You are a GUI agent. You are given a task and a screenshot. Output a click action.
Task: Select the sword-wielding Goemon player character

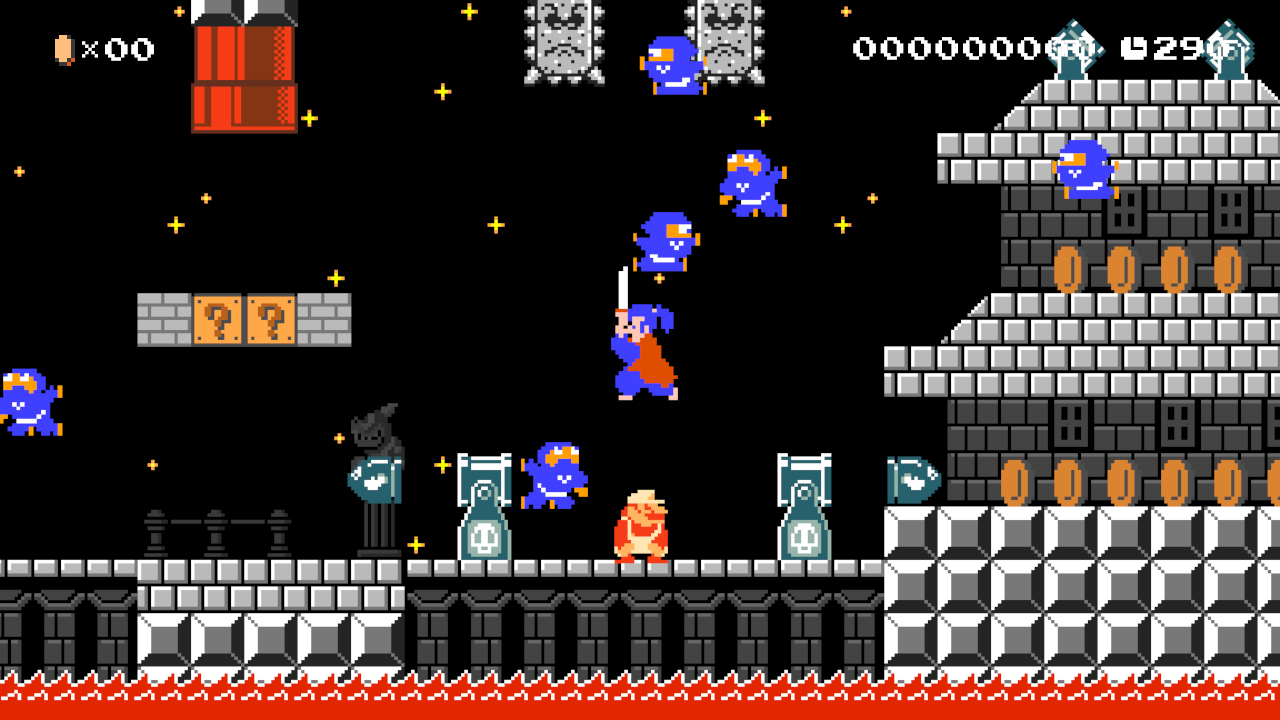click(x=645, y=350)
